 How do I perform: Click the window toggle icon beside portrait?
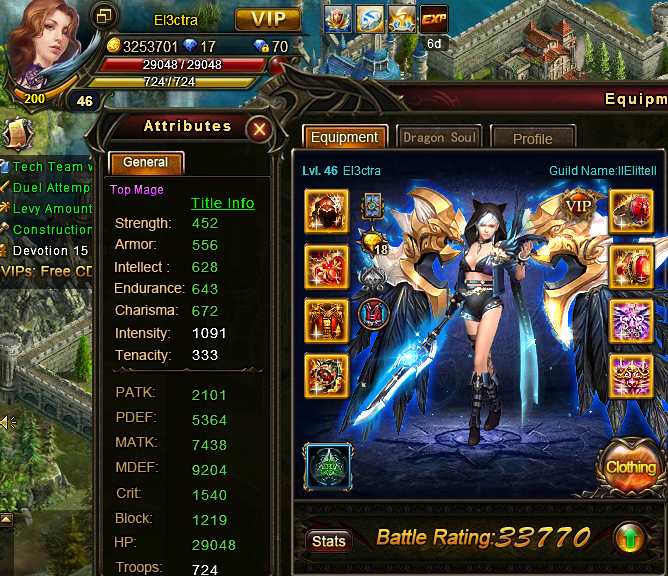tap(105, 15)
